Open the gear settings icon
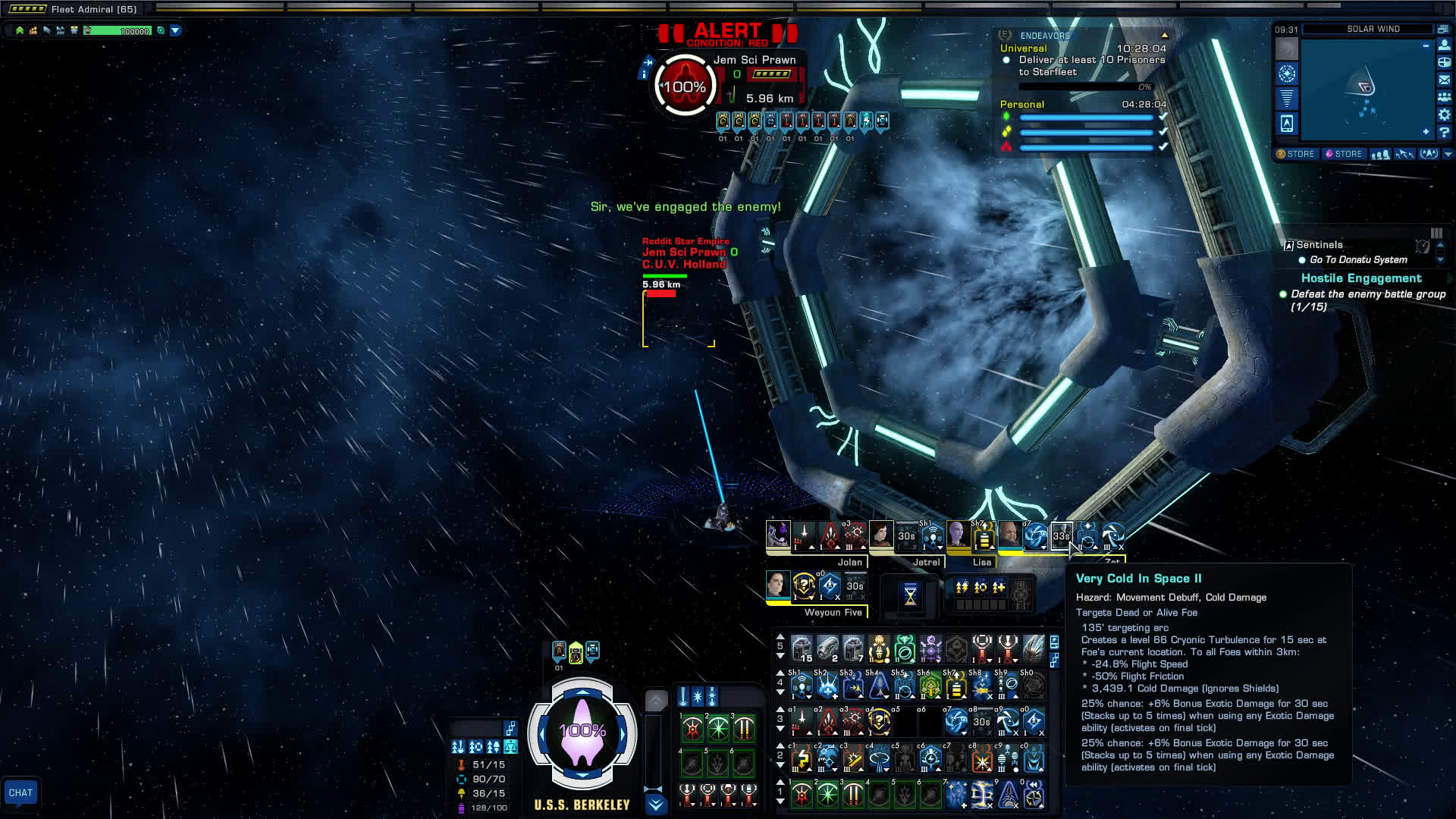 point(1445,115)
